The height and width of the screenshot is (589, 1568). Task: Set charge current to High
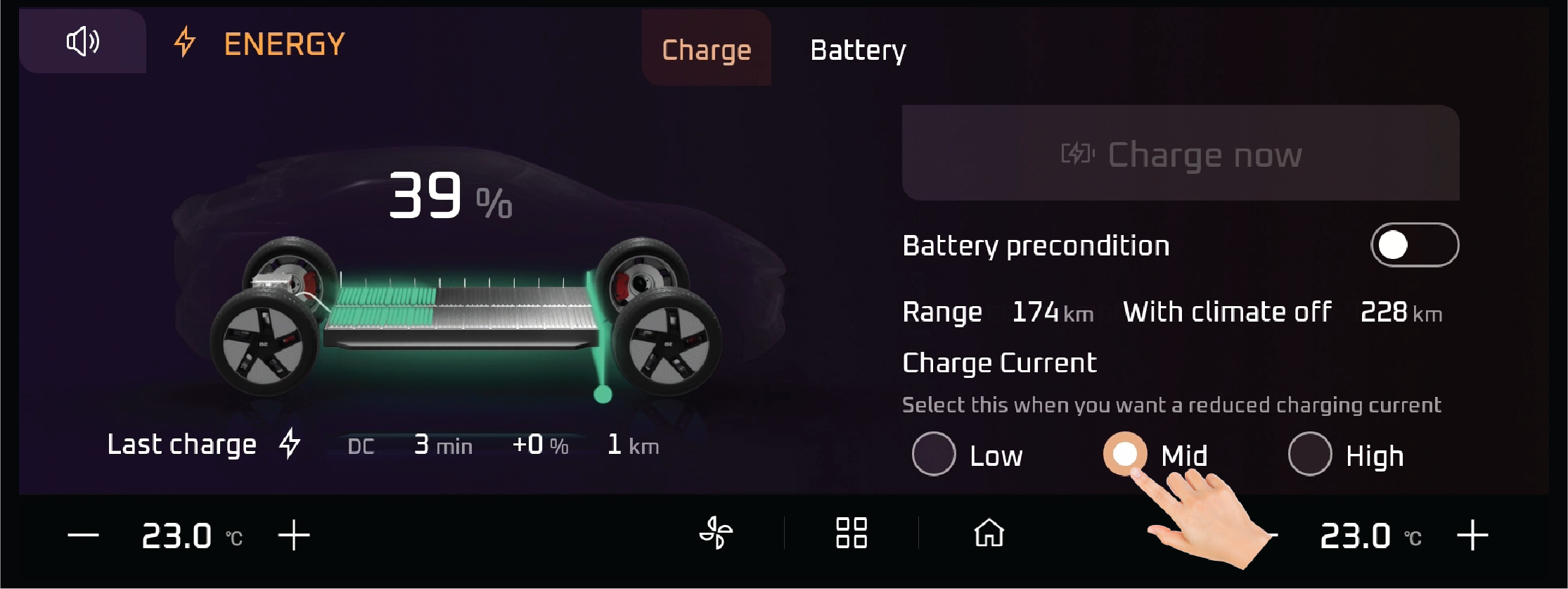click(x=1310, y=454)
